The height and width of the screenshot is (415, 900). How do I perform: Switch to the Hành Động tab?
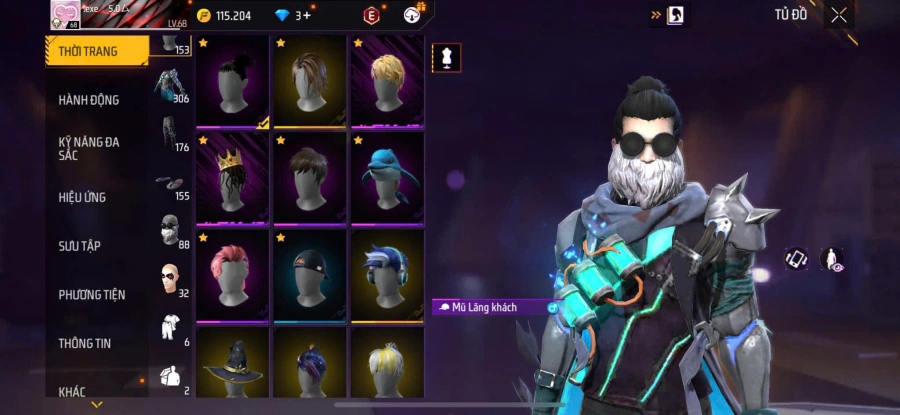89,100
